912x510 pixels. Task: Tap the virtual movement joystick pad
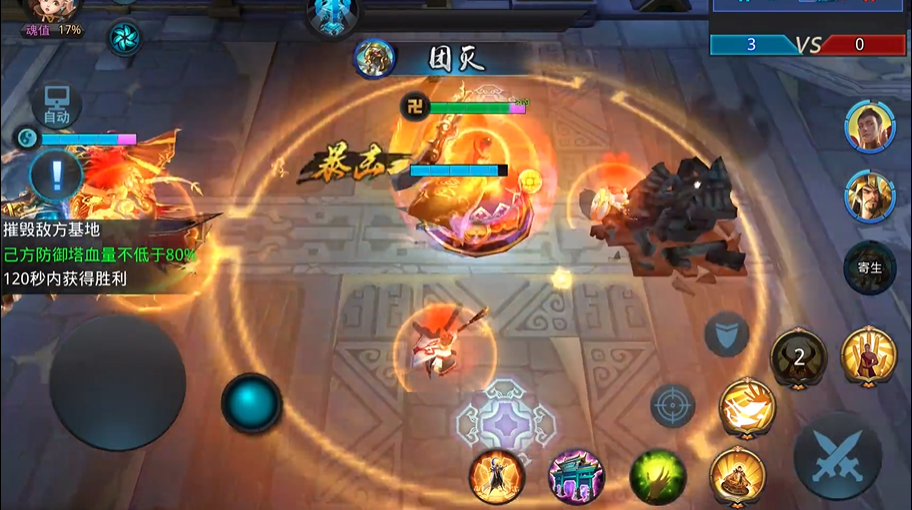tap(118, 382)
